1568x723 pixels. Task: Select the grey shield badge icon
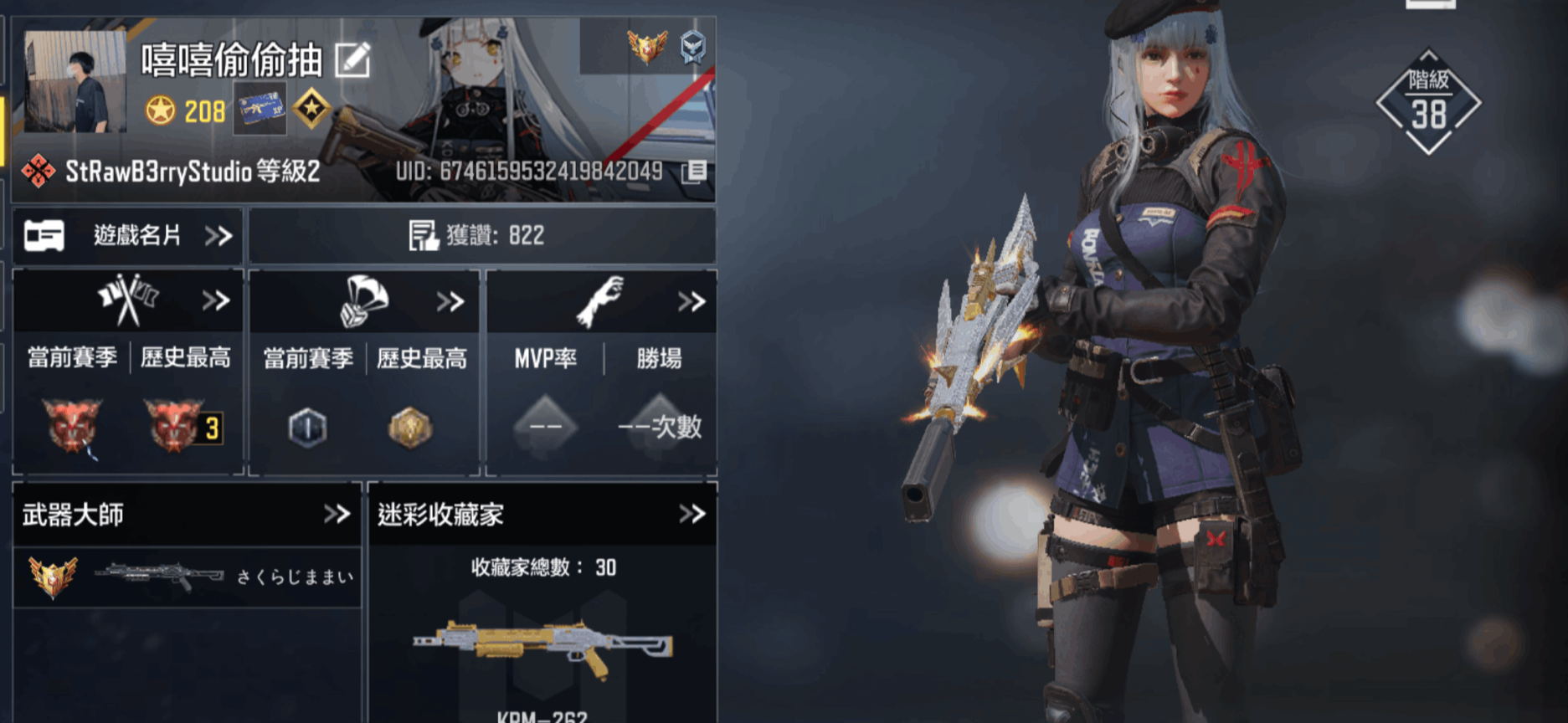click(692, 47)
